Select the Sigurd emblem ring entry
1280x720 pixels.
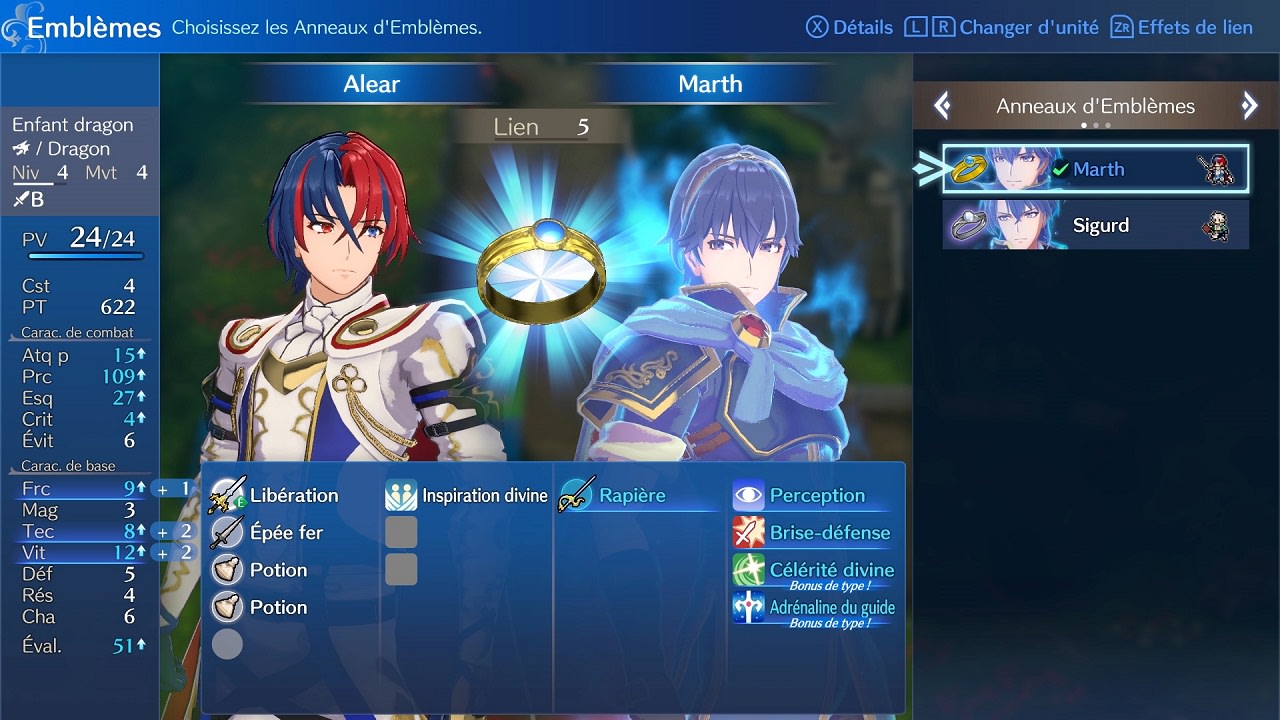click(1094, 225)
